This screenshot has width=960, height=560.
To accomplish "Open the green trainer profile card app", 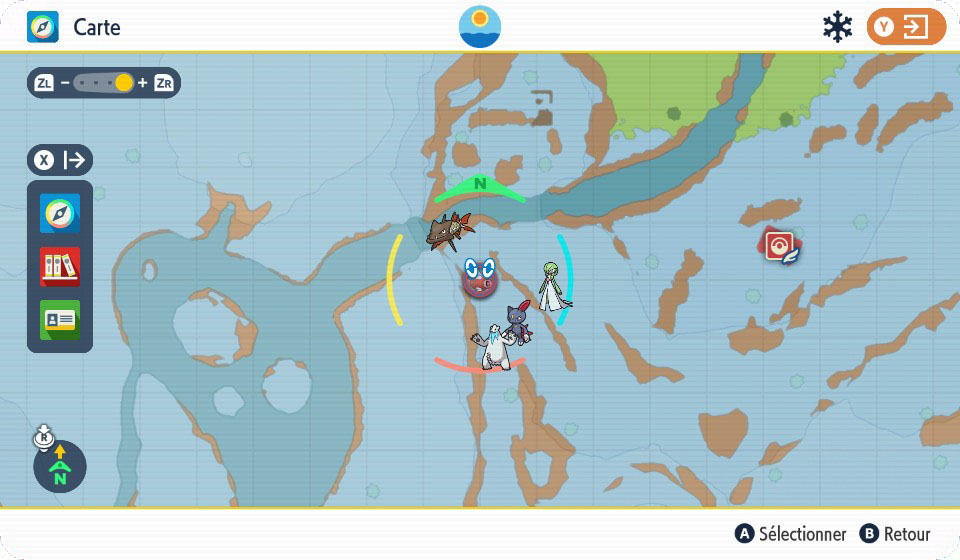I will (x=60, y=319).
